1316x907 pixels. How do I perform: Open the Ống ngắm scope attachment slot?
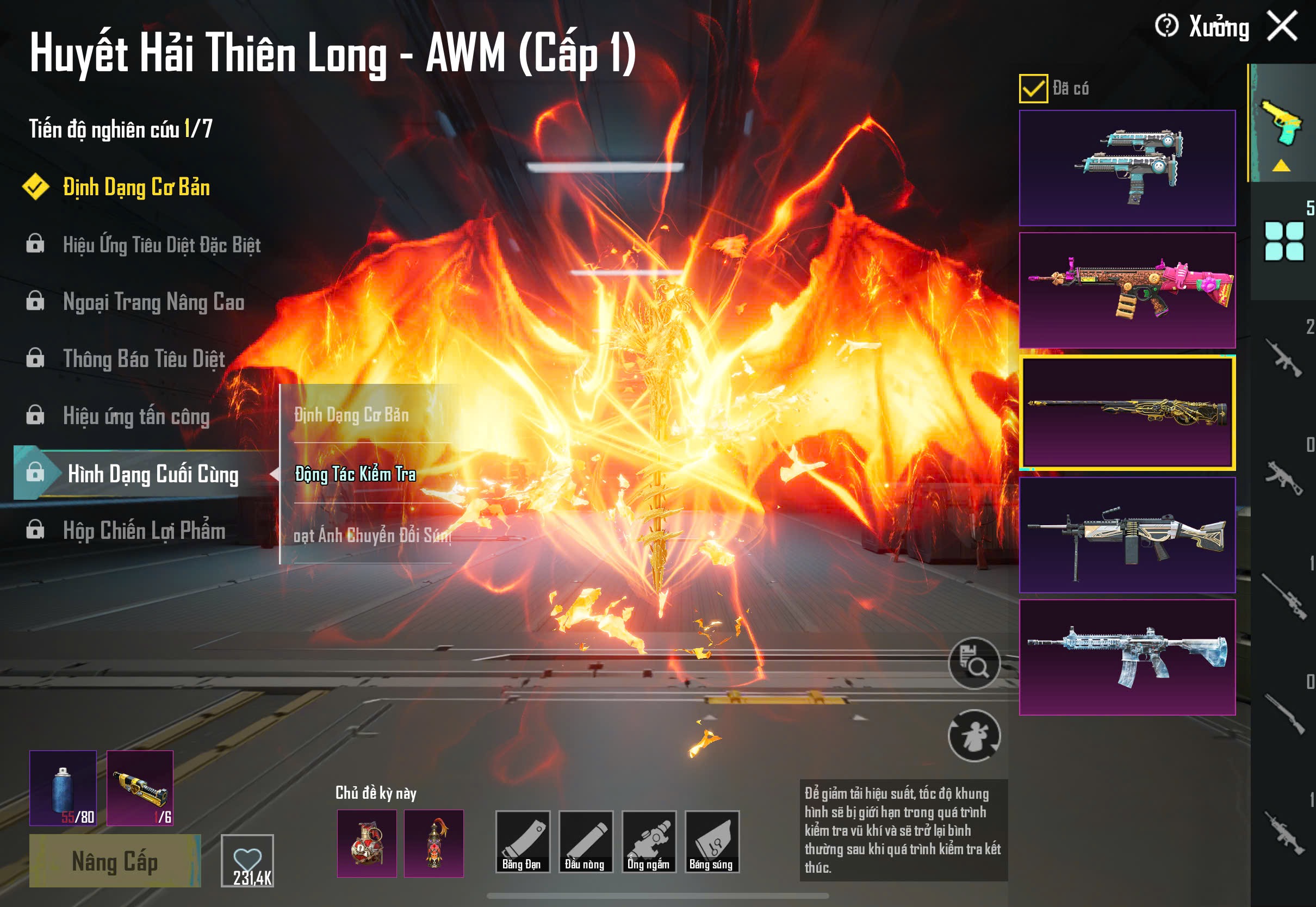coord(649,842)
